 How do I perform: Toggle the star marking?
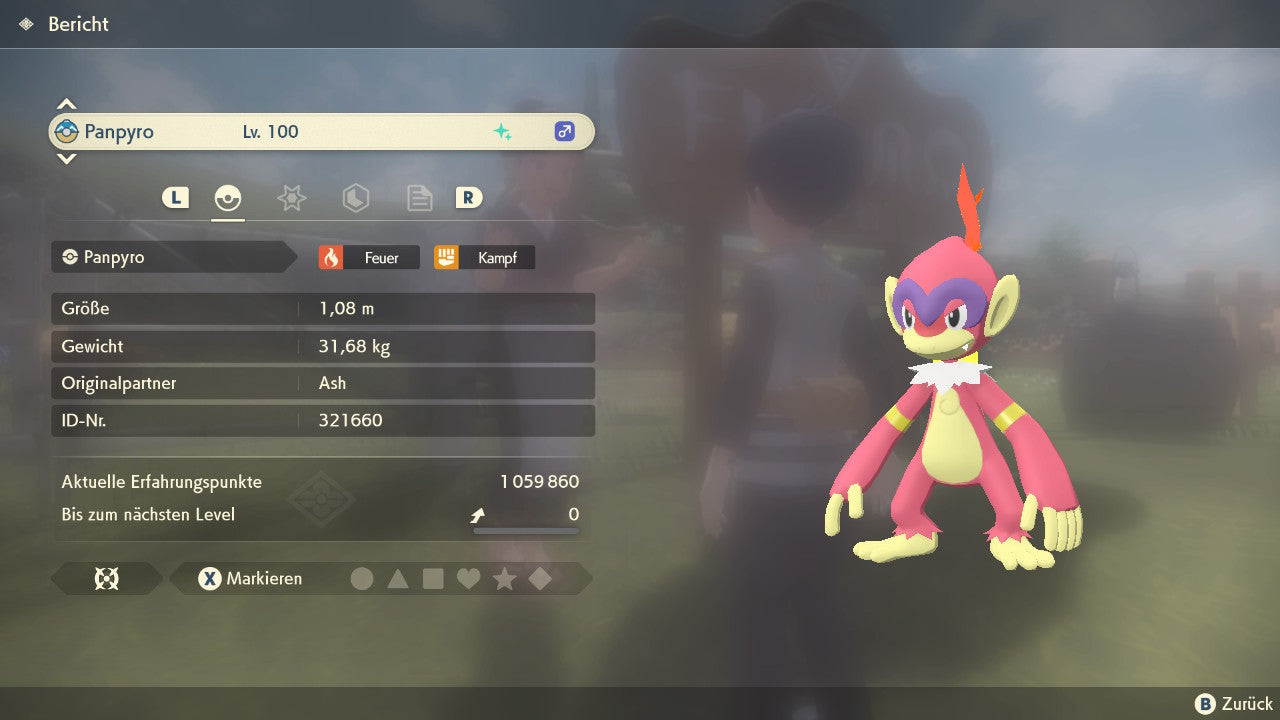click(x=504, y=579)
